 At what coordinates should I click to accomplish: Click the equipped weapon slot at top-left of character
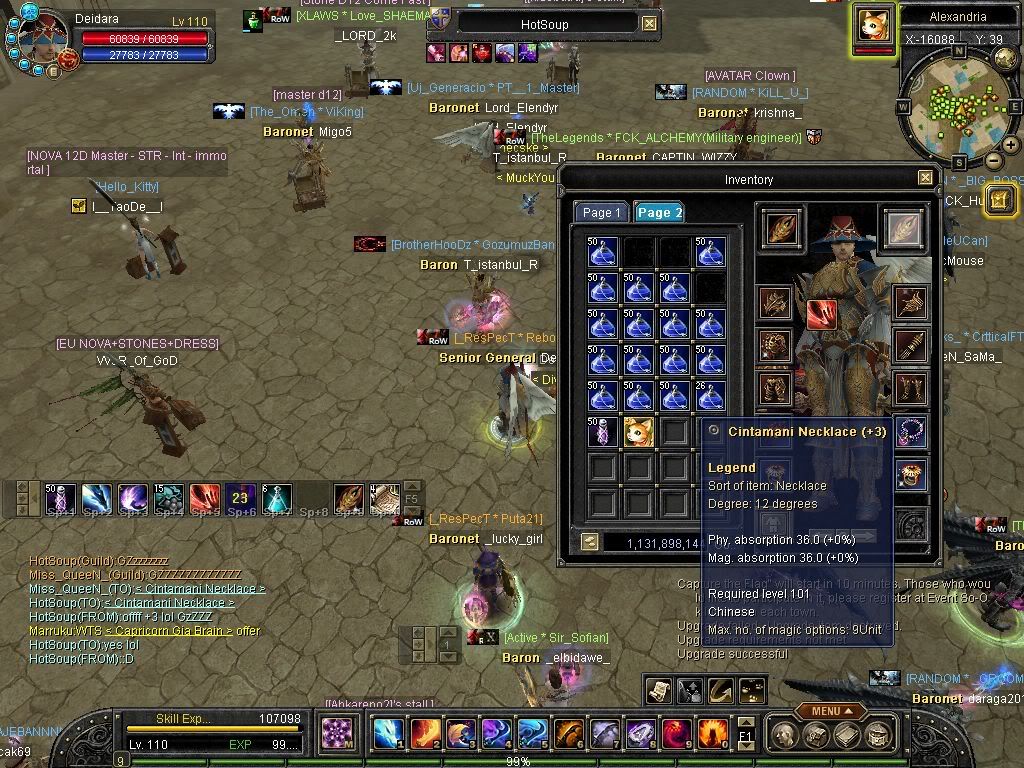[x=781, y=227]
